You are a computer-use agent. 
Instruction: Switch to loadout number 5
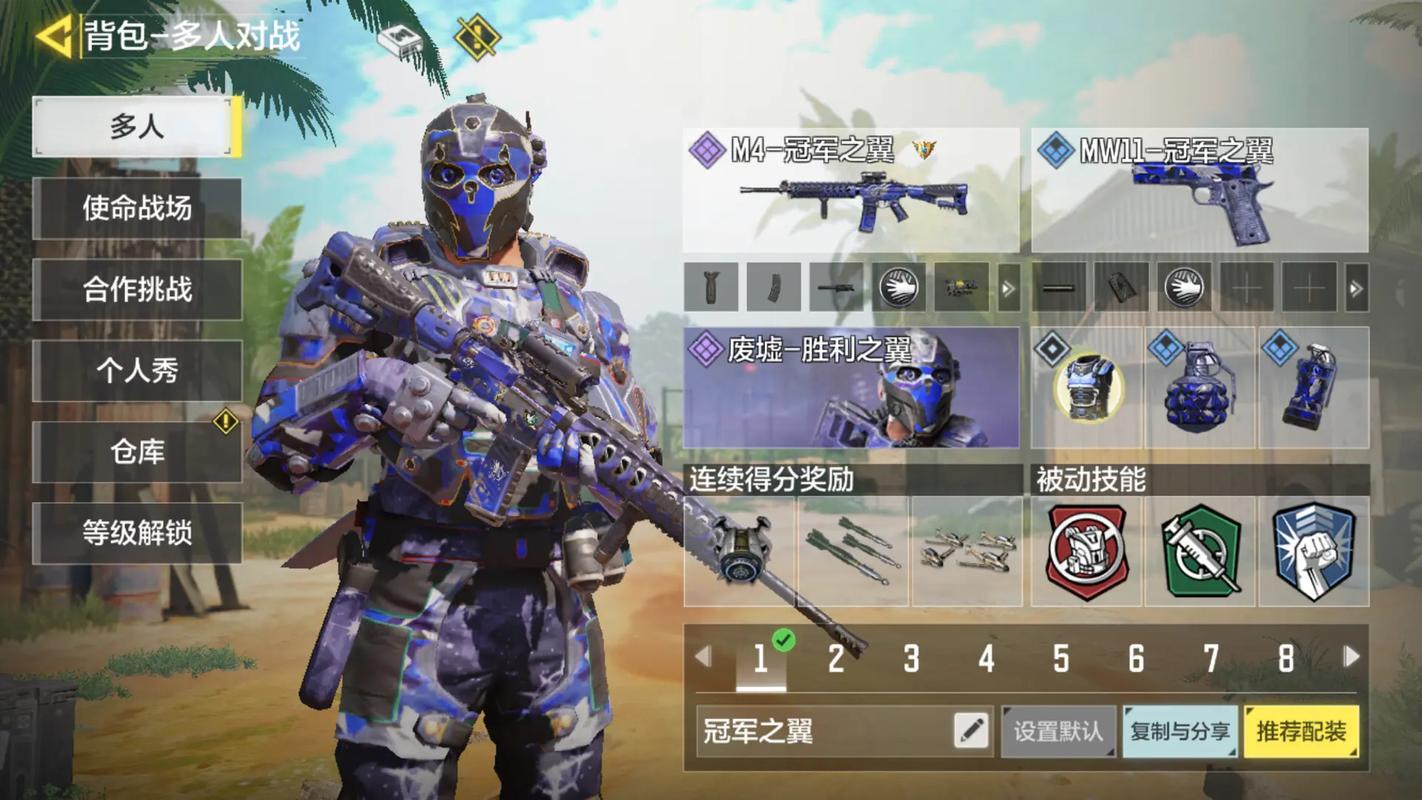1061,658
